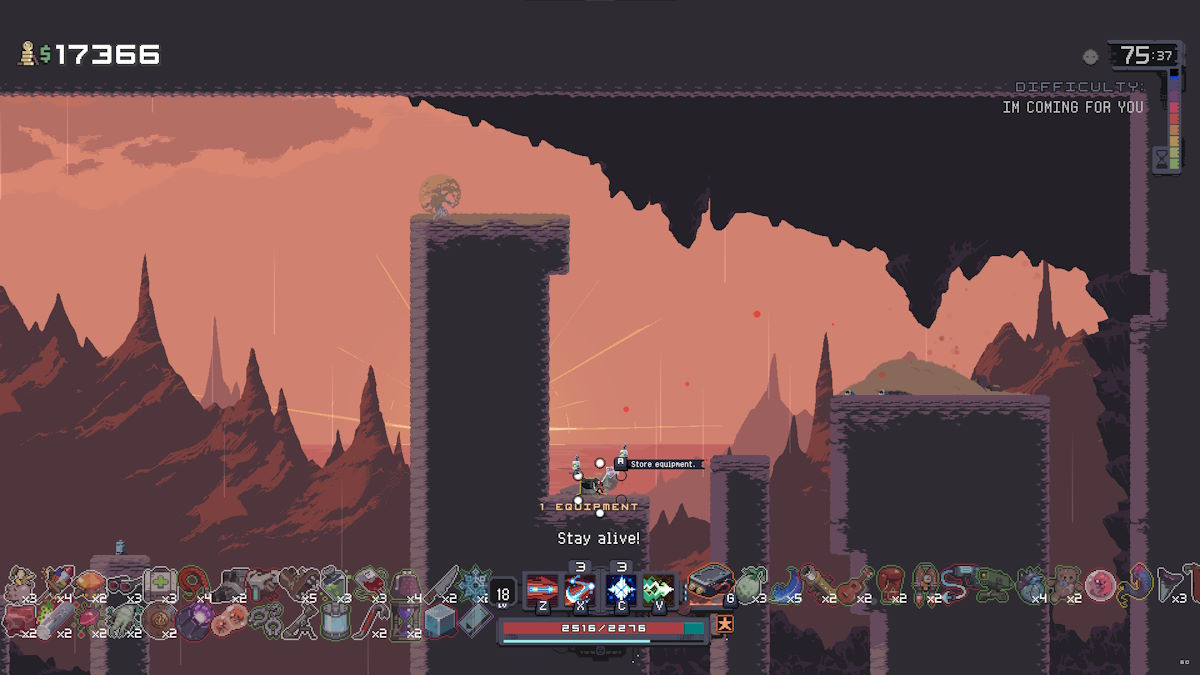Activate the red arrow primary skill
Viewport: 1200px width, 675px height.
[541, 588]
